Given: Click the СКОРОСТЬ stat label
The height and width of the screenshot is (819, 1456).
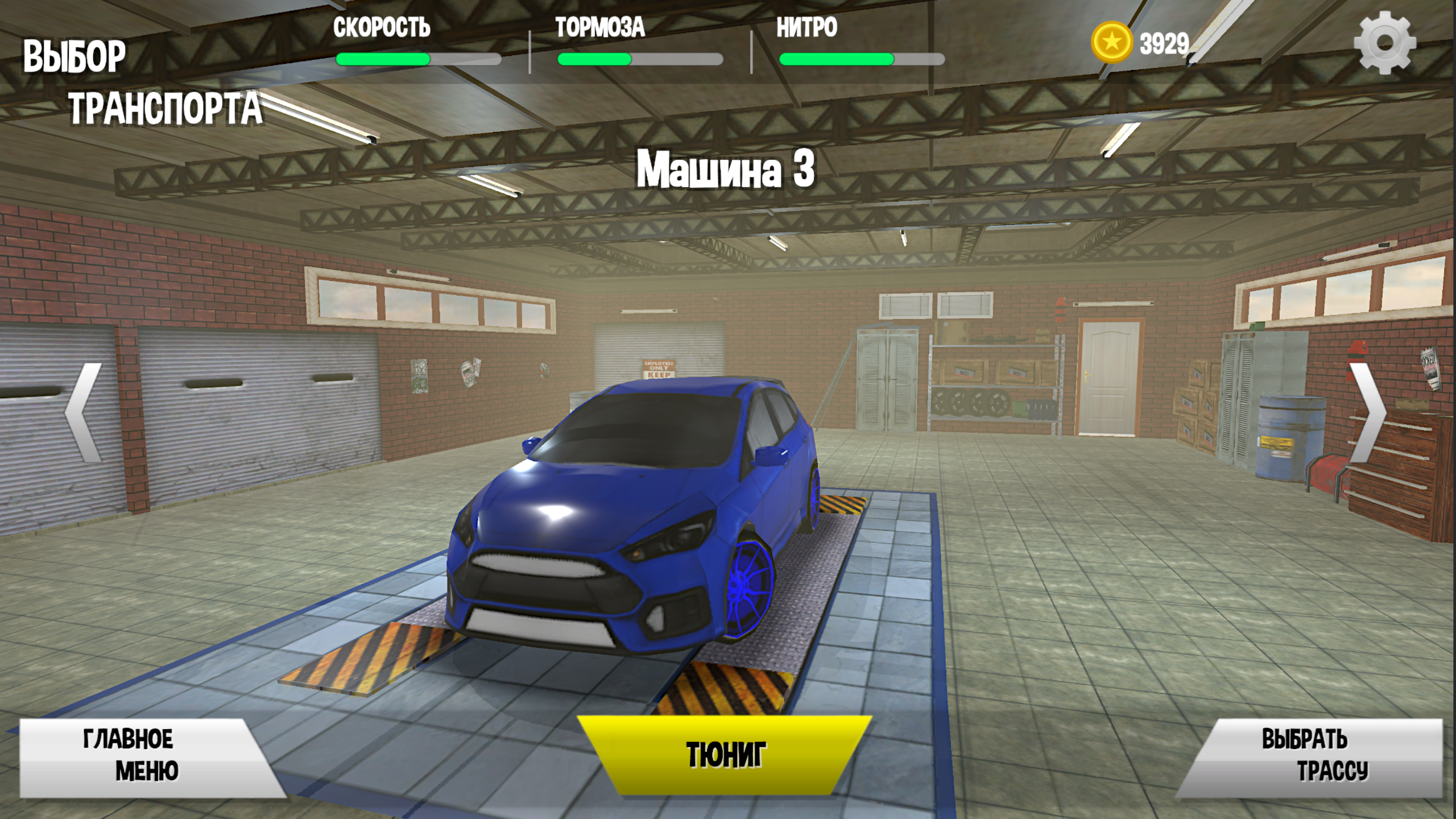Looking at the screenshot, I should click(382, 27).
